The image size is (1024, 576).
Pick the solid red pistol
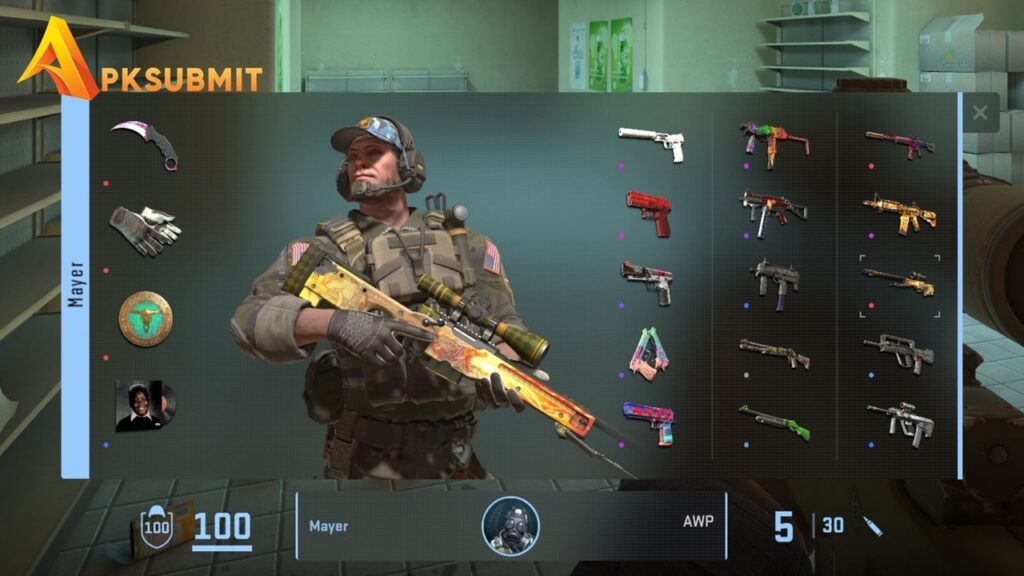point(650,212)
